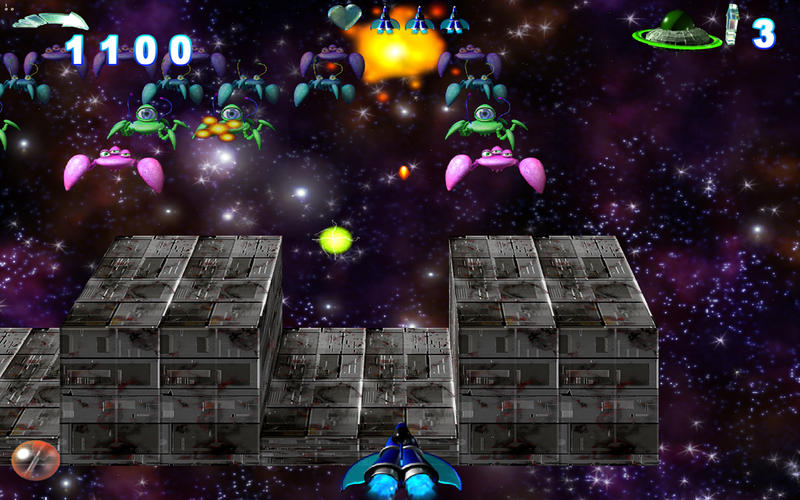
Task: Click the crystal icon beside the 3
Action: [733, 26]
